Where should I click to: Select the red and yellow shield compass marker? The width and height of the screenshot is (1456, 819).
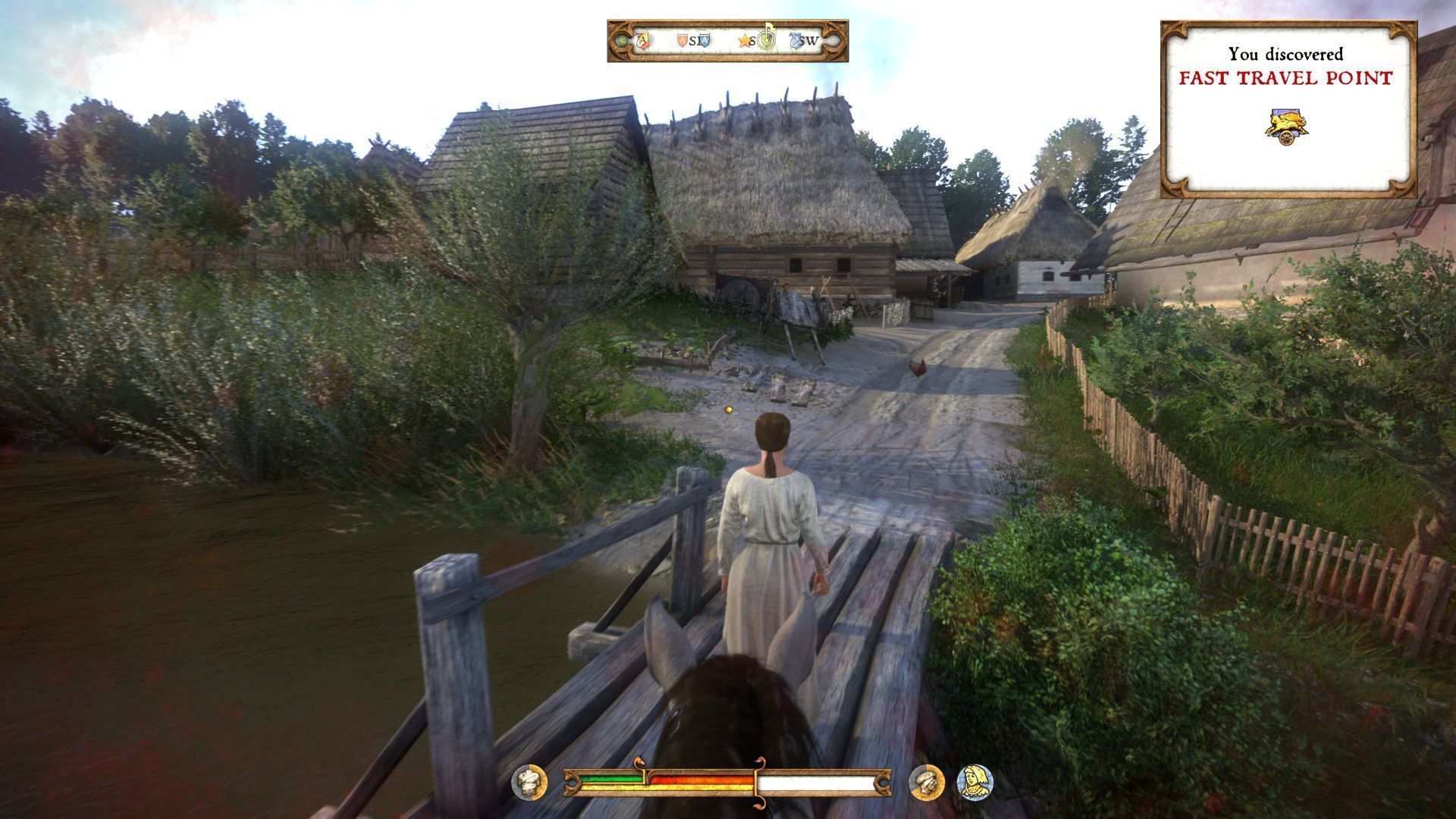[644, 40]
